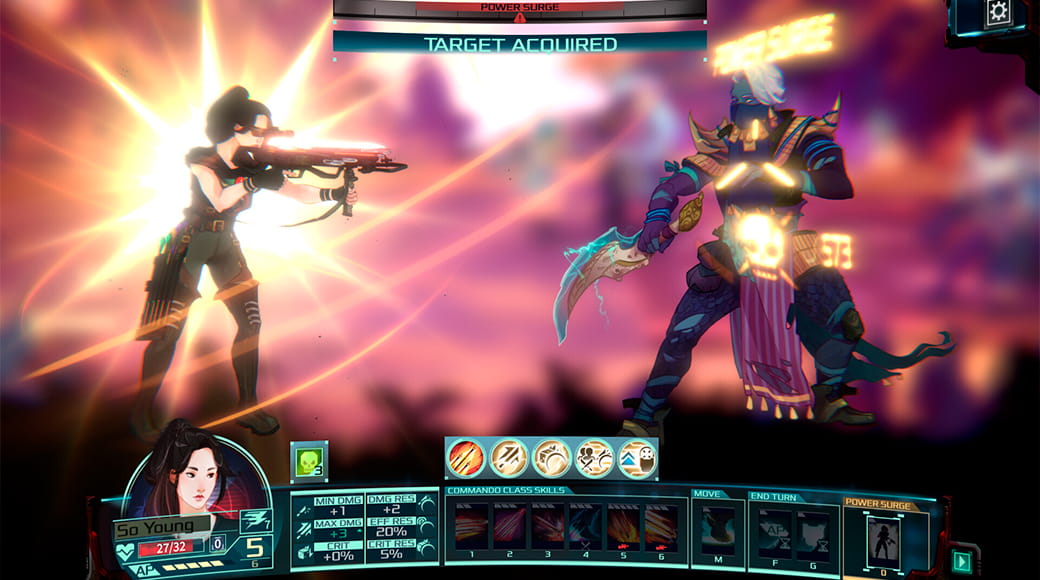Click the arrow-volley round icon
Screen dimensions: 1040x580
tap(509, 458)
